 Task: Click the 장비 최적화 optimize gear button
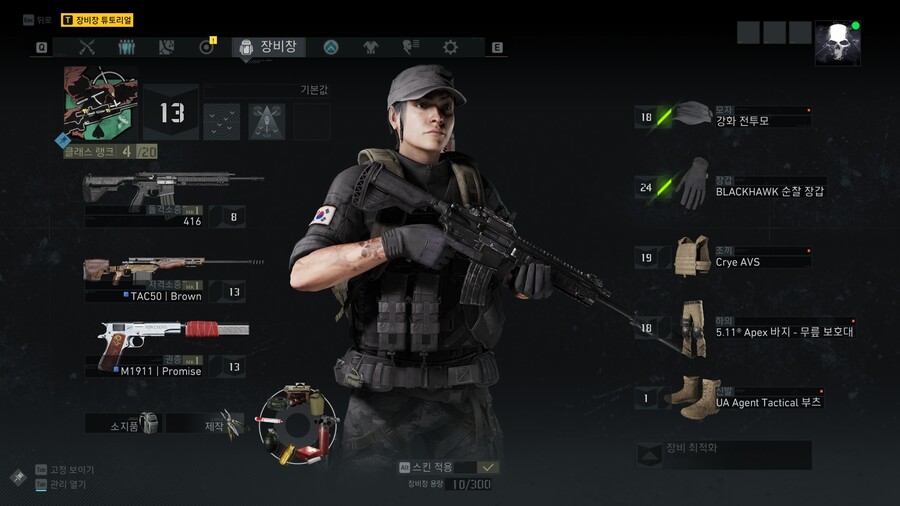tap(724, 454)
